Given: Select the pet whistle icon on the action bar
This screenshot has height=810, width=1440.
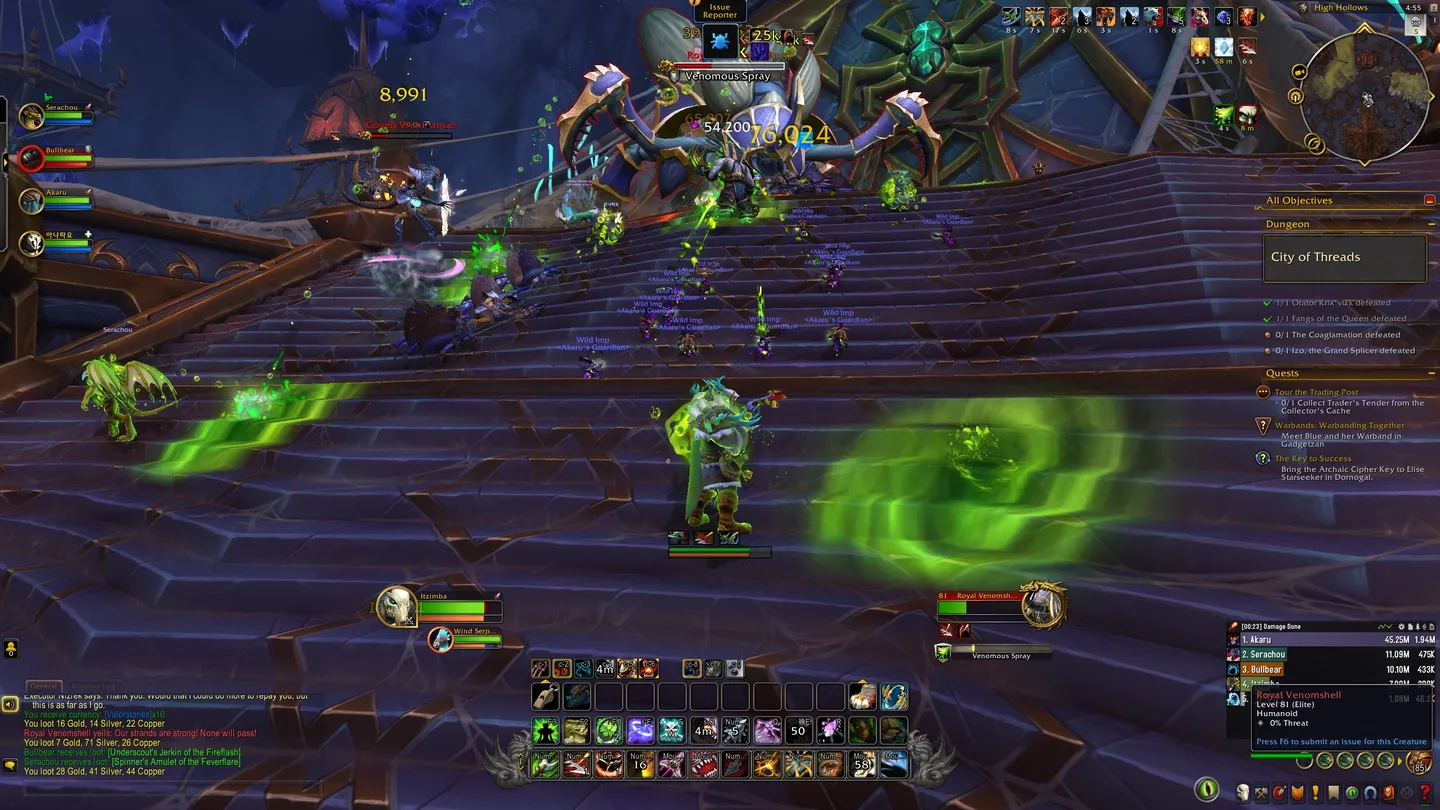Looking at the screenshot, I should [544, 697].
